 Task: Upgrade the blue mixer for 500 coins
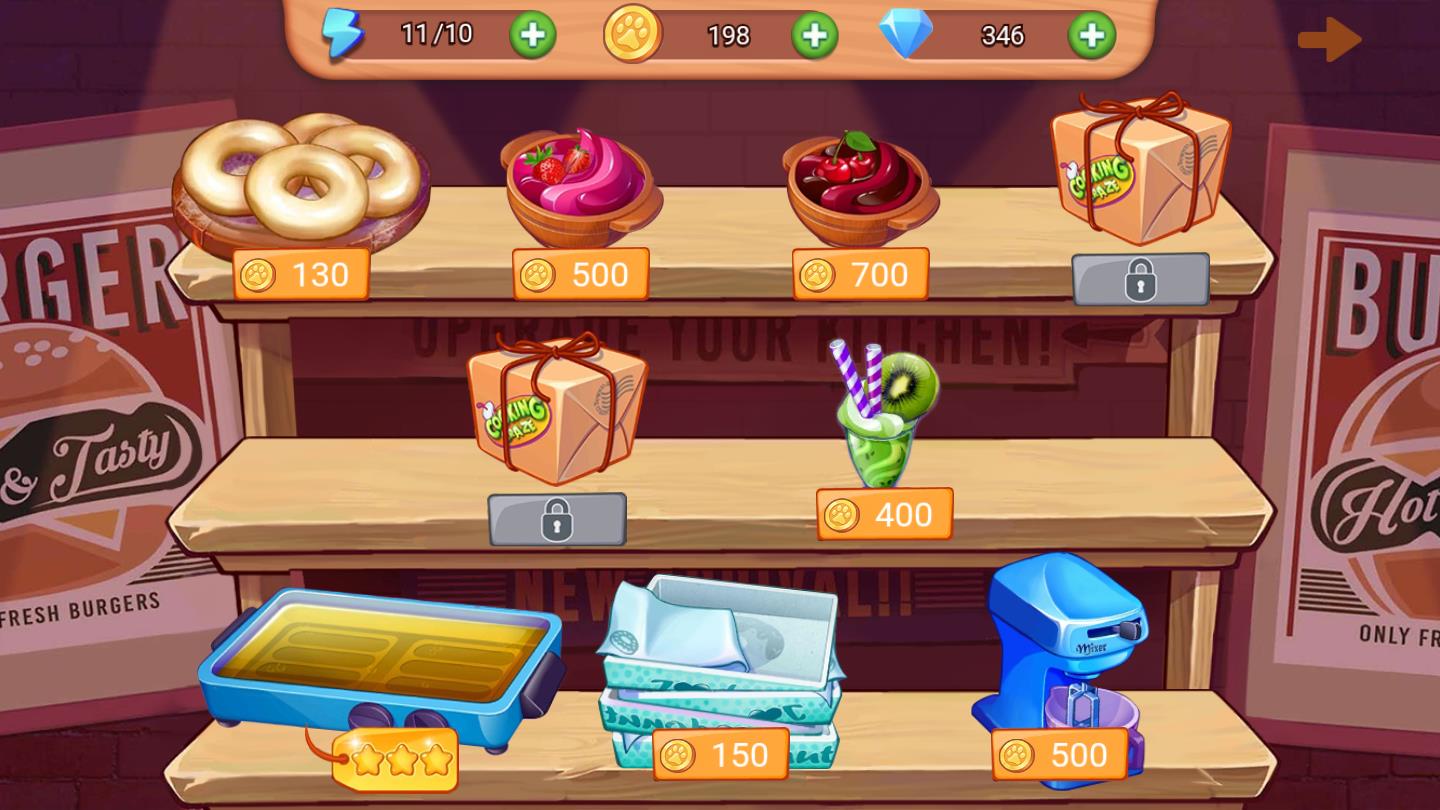1059,755
